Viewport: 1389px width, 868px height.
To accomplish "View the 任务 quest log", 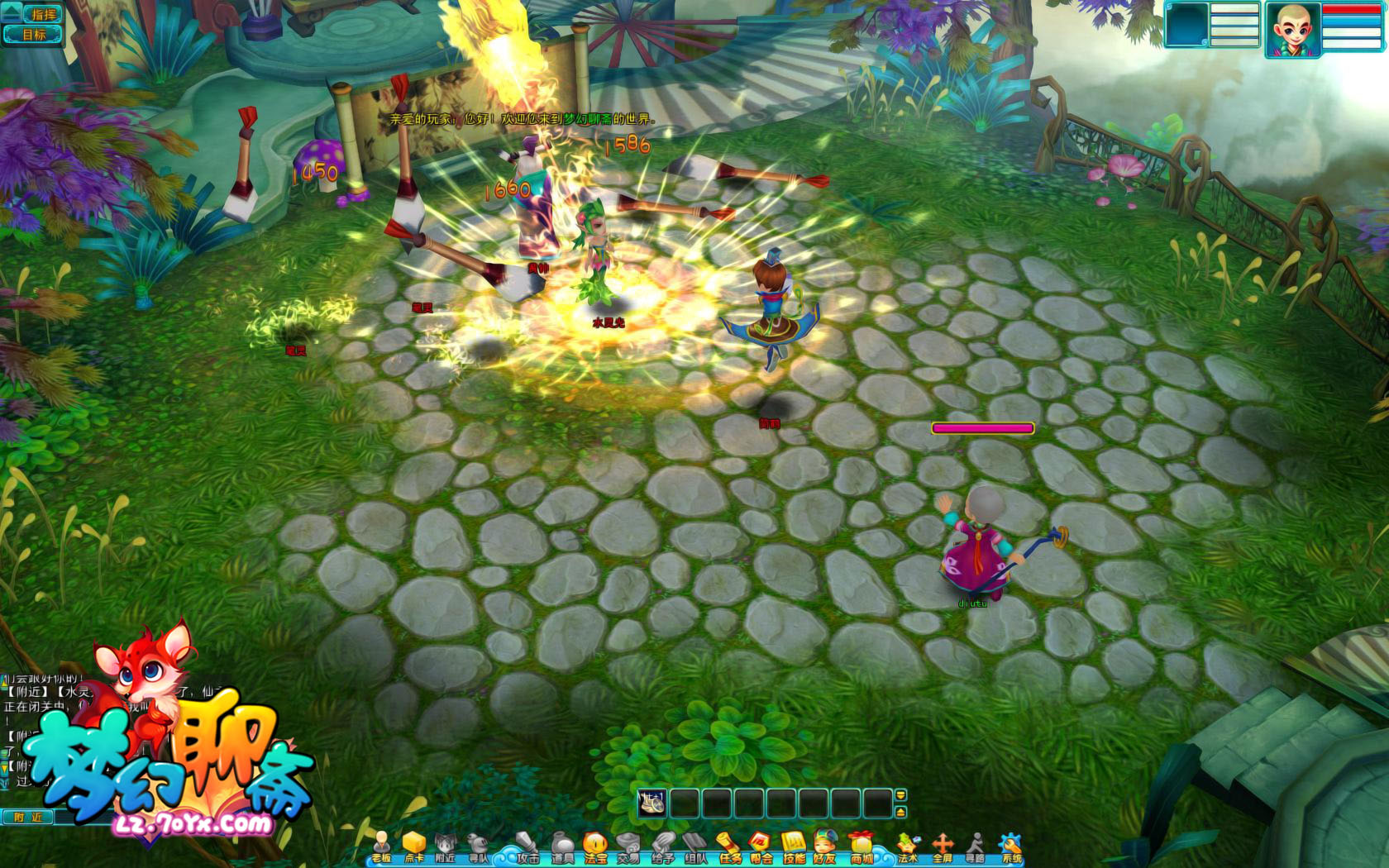I will click(x=729, y=847).
